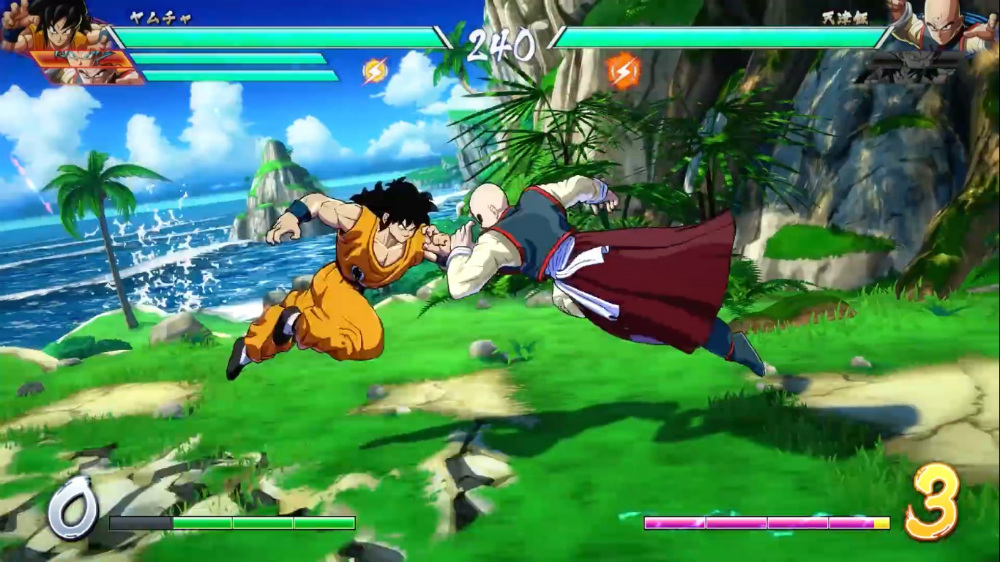The image size is (1000, 562).
Task: Click the orange Sparking Blast lightning icon
Action: 622,70
